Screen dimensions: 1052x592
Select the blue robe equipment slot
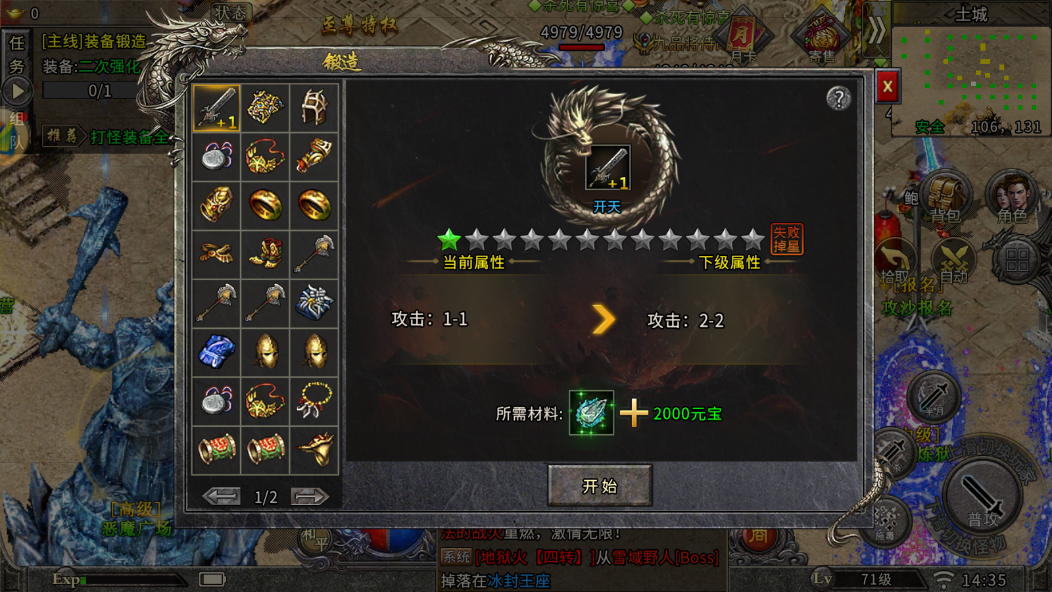[216, 352]
